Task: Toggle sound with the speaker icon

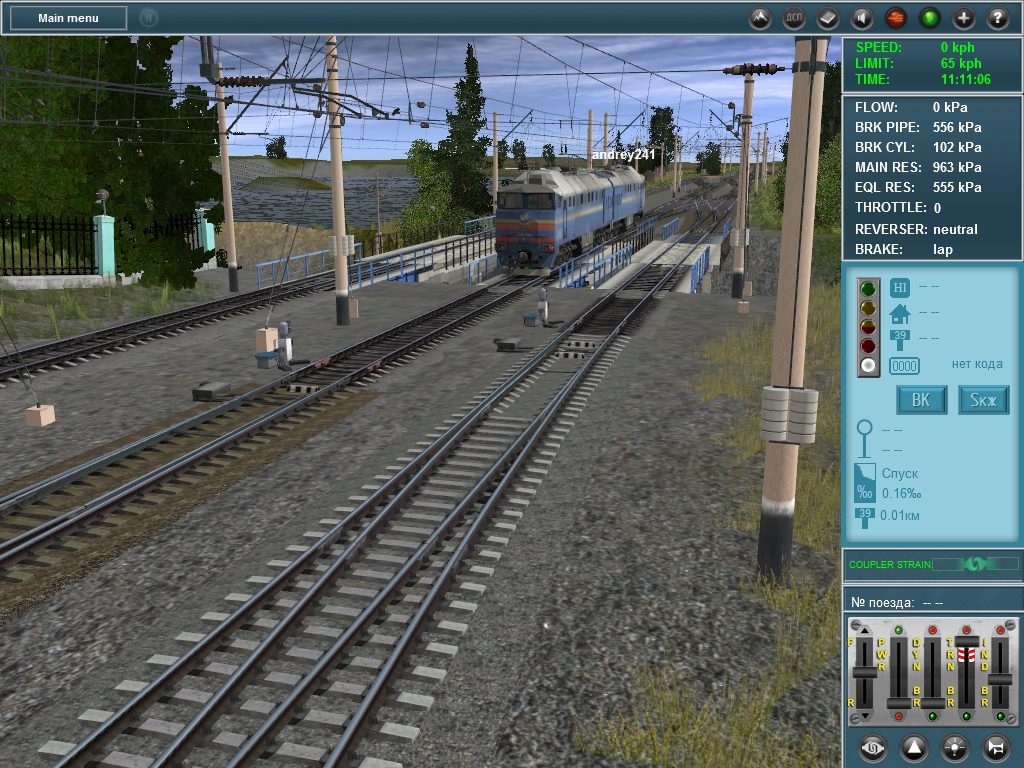Action: coord(862,18)
